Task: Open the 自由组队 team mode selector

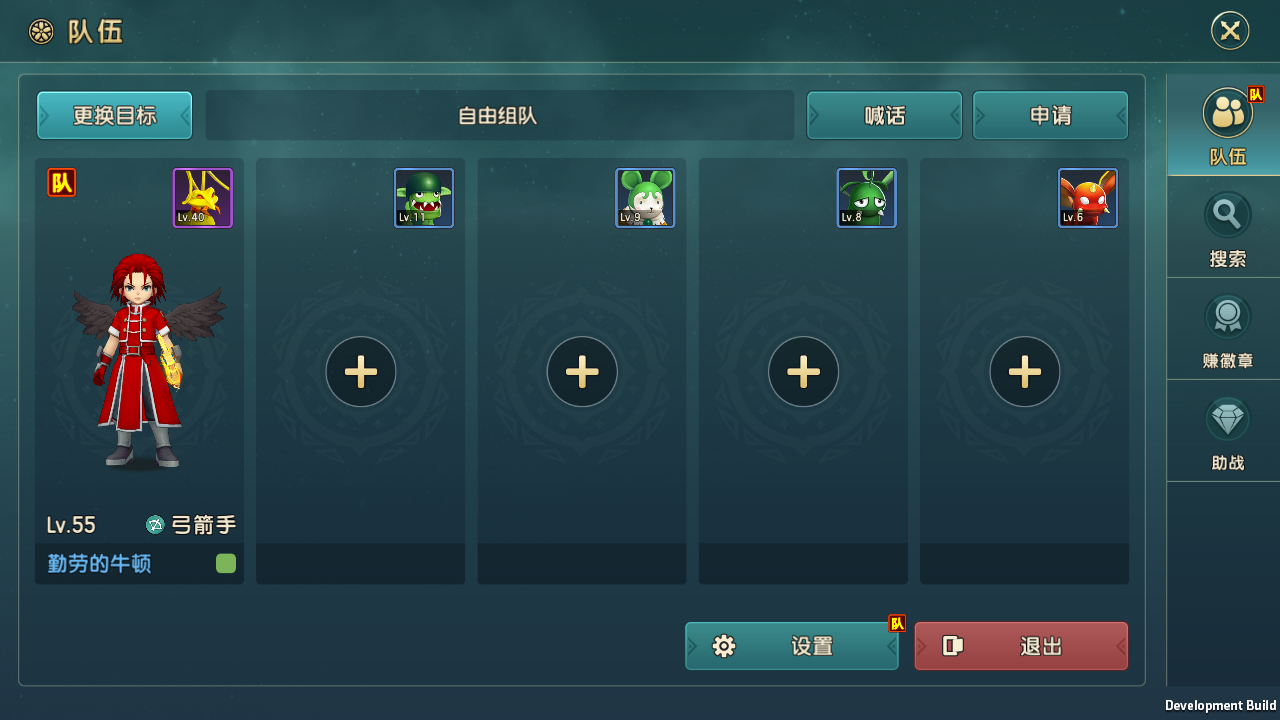Action: coord(500,115)
